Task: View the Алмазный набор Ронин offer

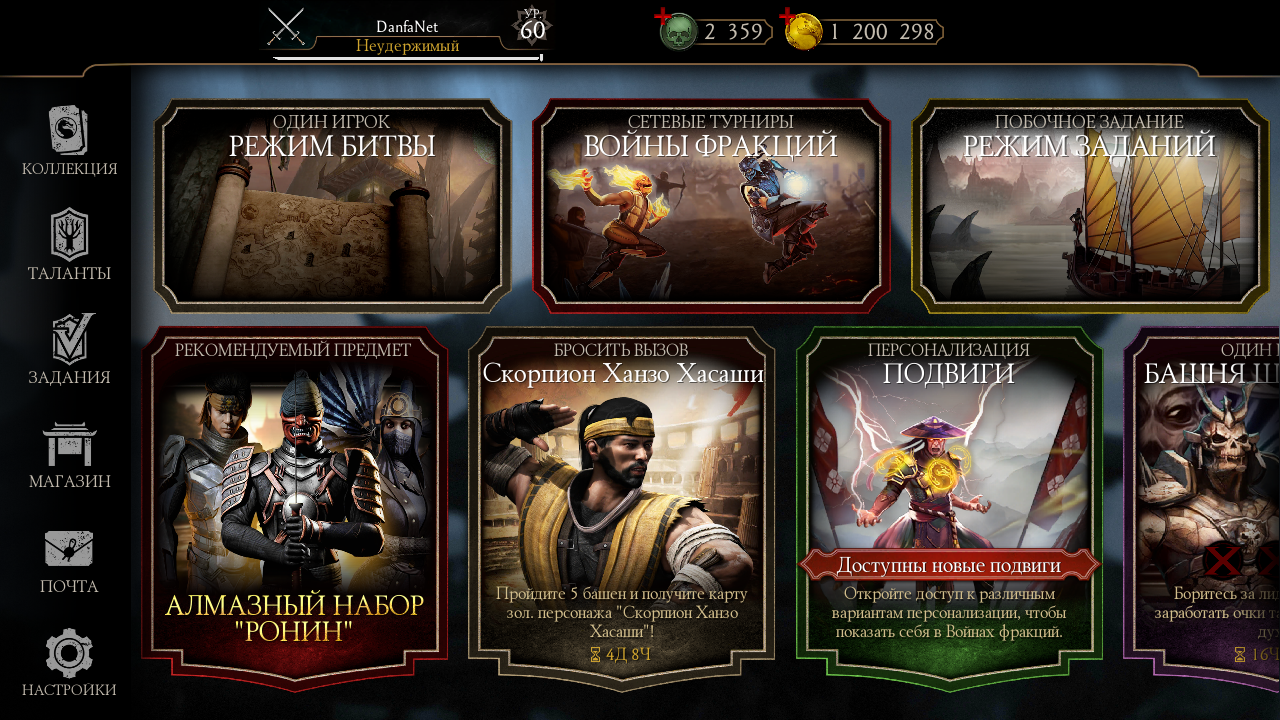Action: pyautogui.click(x=294, y=508)
